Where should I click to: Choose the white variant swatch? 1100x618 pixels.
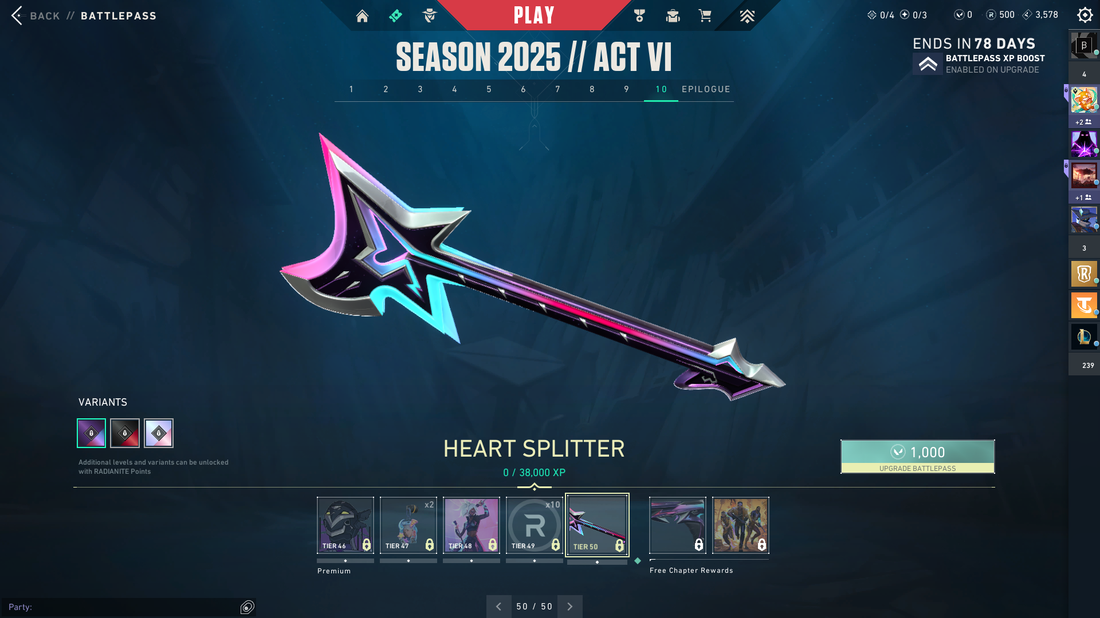[x=159, y=433]
